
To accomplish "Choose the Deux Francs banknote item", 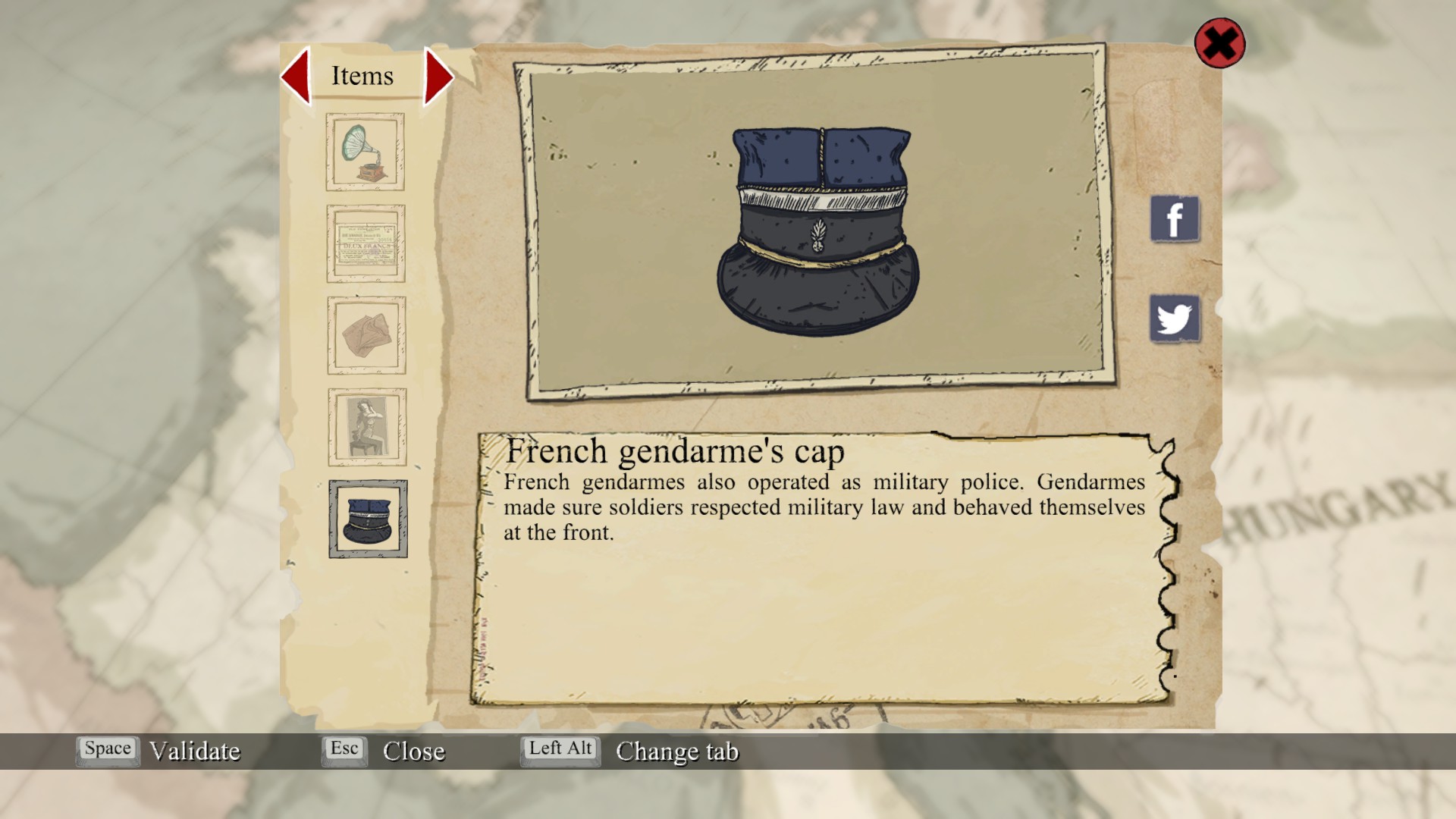I will pos(366,243).
